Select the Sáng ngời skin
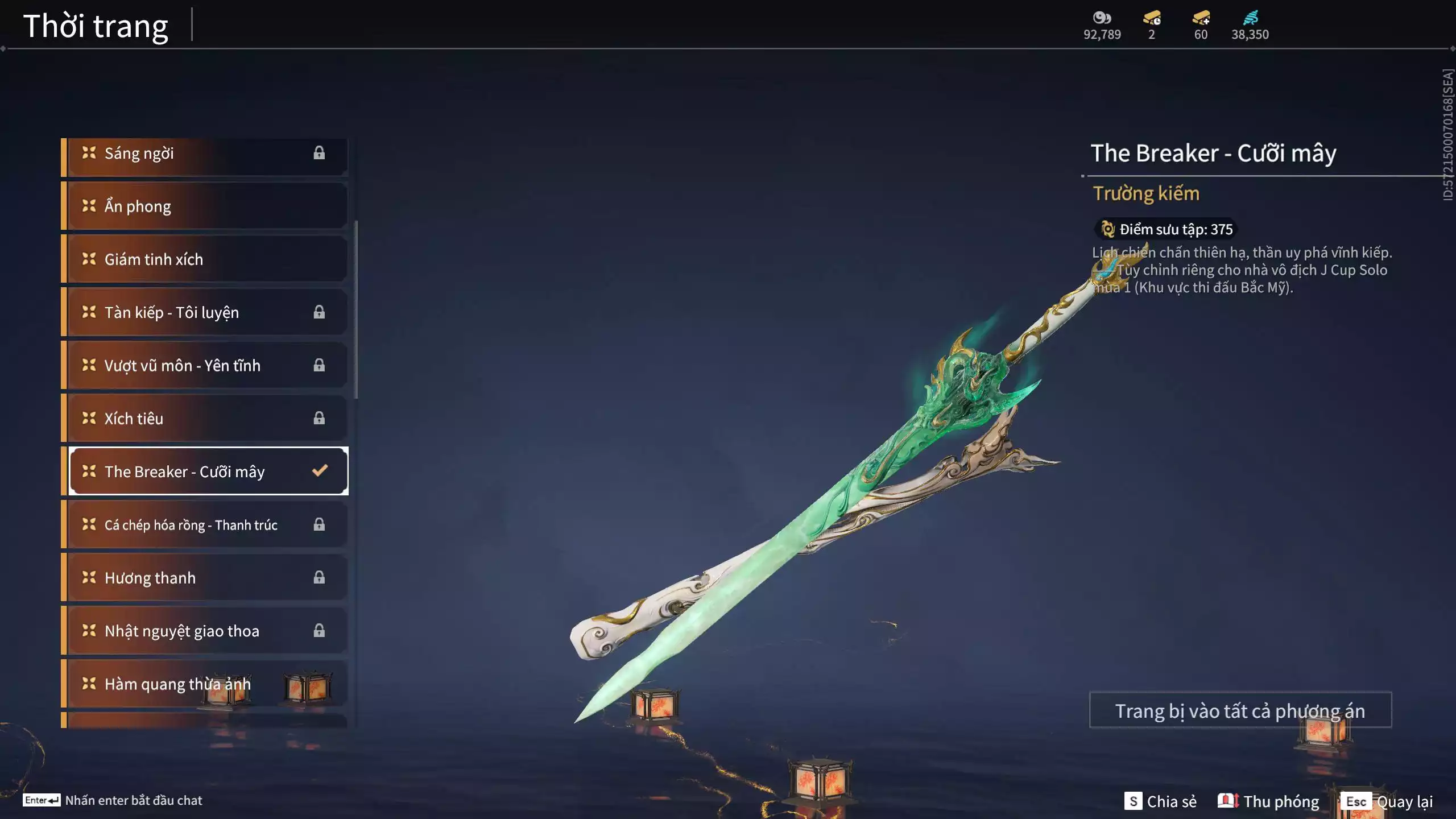1456x819 pixels. point(205,154)
